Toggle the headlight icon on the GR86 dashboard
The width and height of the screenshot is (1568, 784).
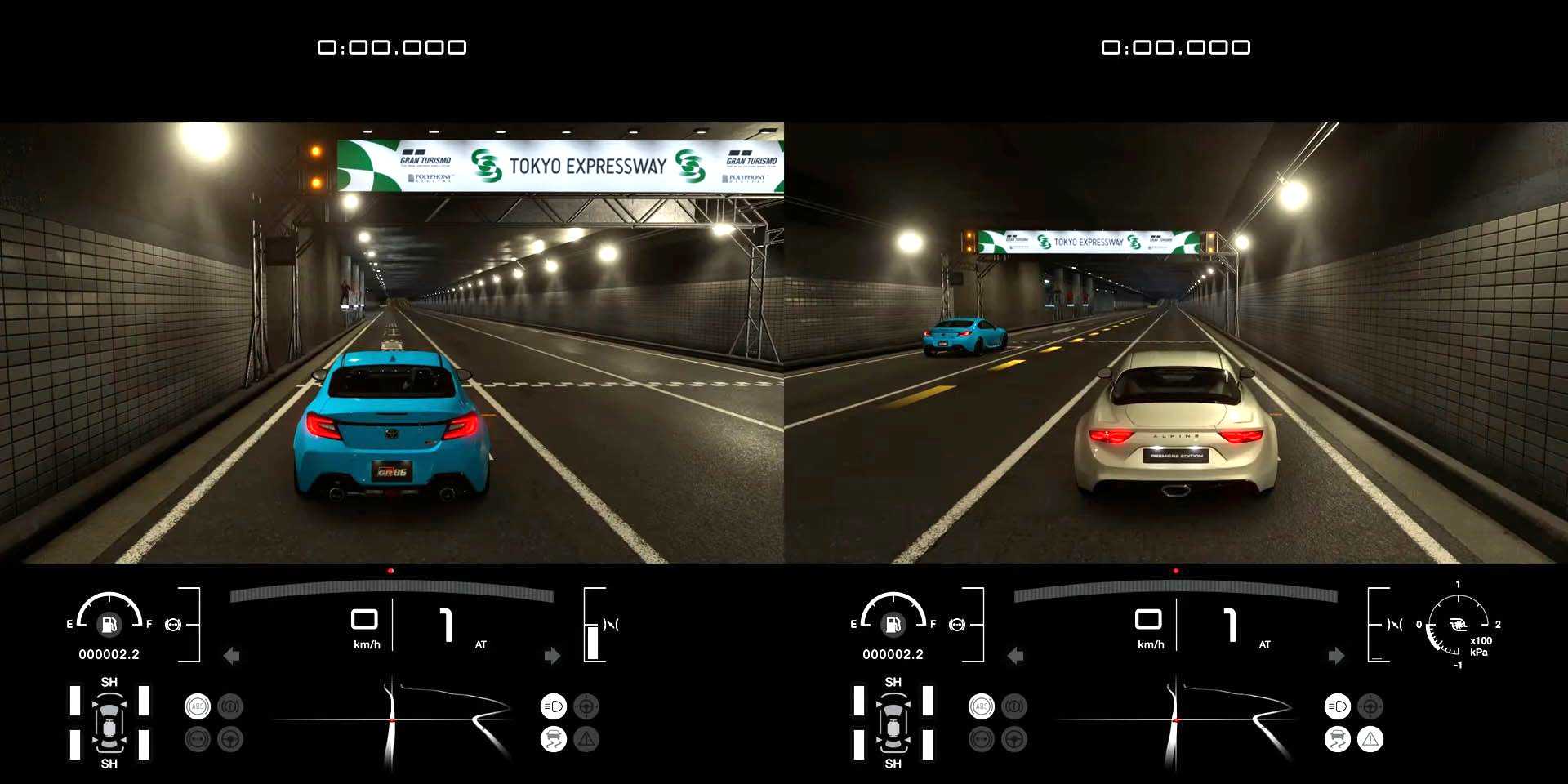pyautogui.click(x=553, y=706)
